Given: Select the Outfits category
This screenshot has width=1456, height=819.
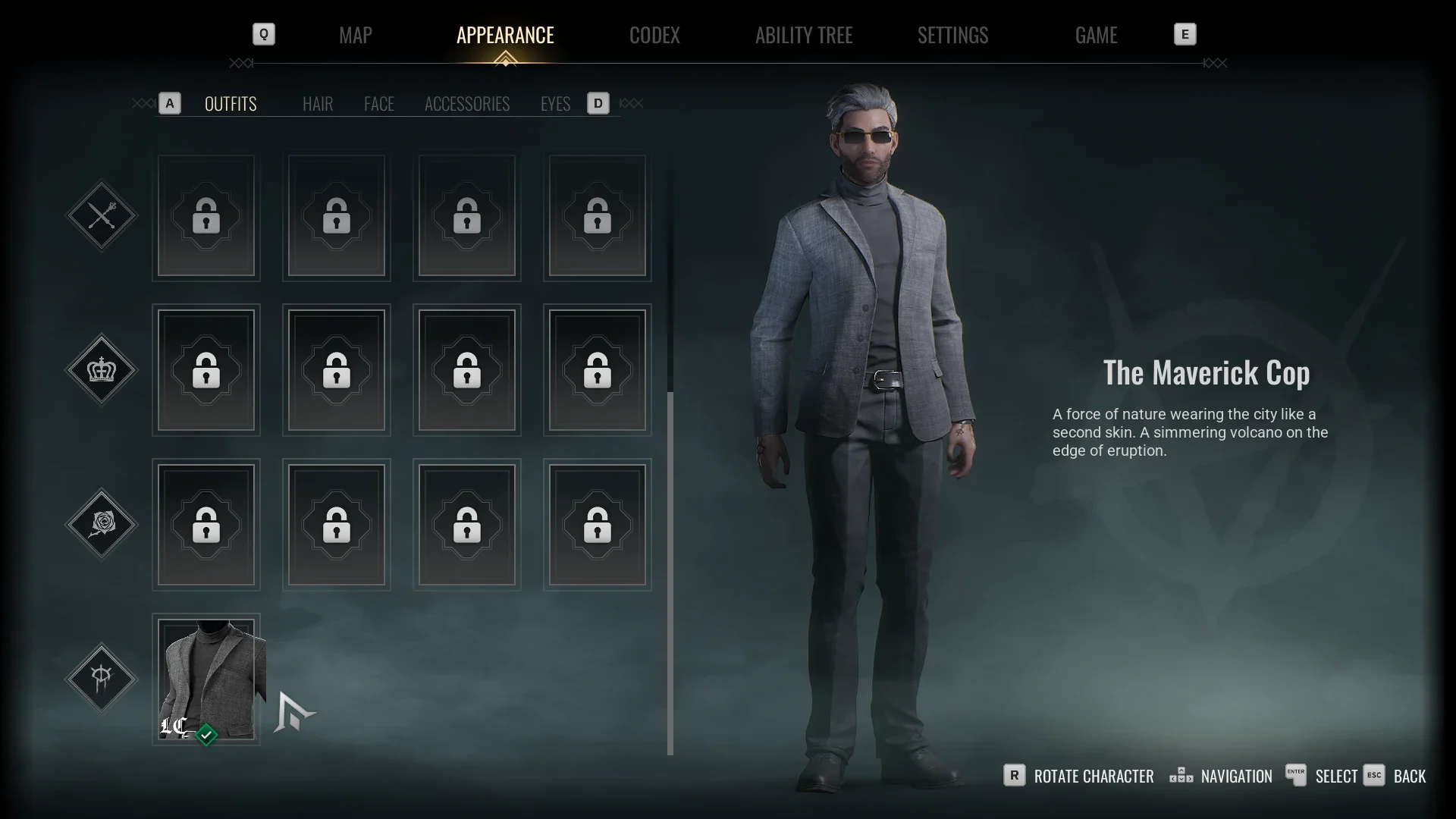Looking at the screenshot, I should (x=231, y=104).
